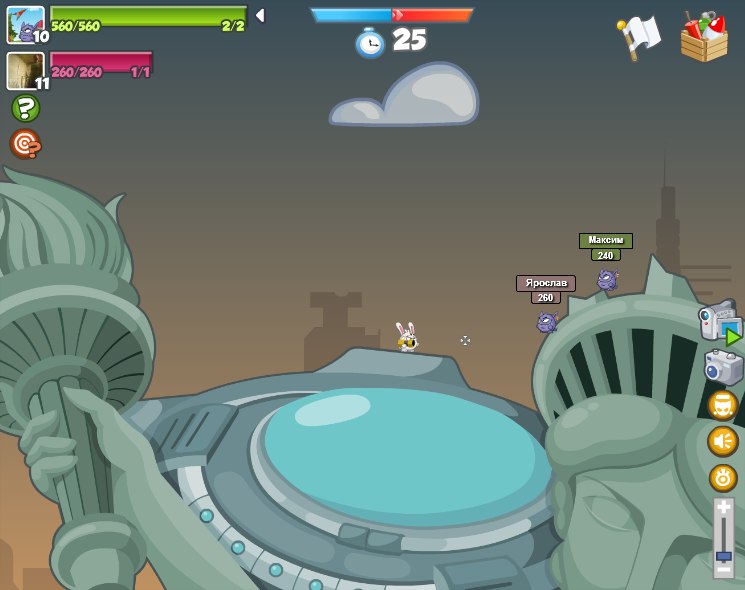Screen dimensions: 745x590
Task: Zoom out with the minus button
Action: tap(723, 571)
